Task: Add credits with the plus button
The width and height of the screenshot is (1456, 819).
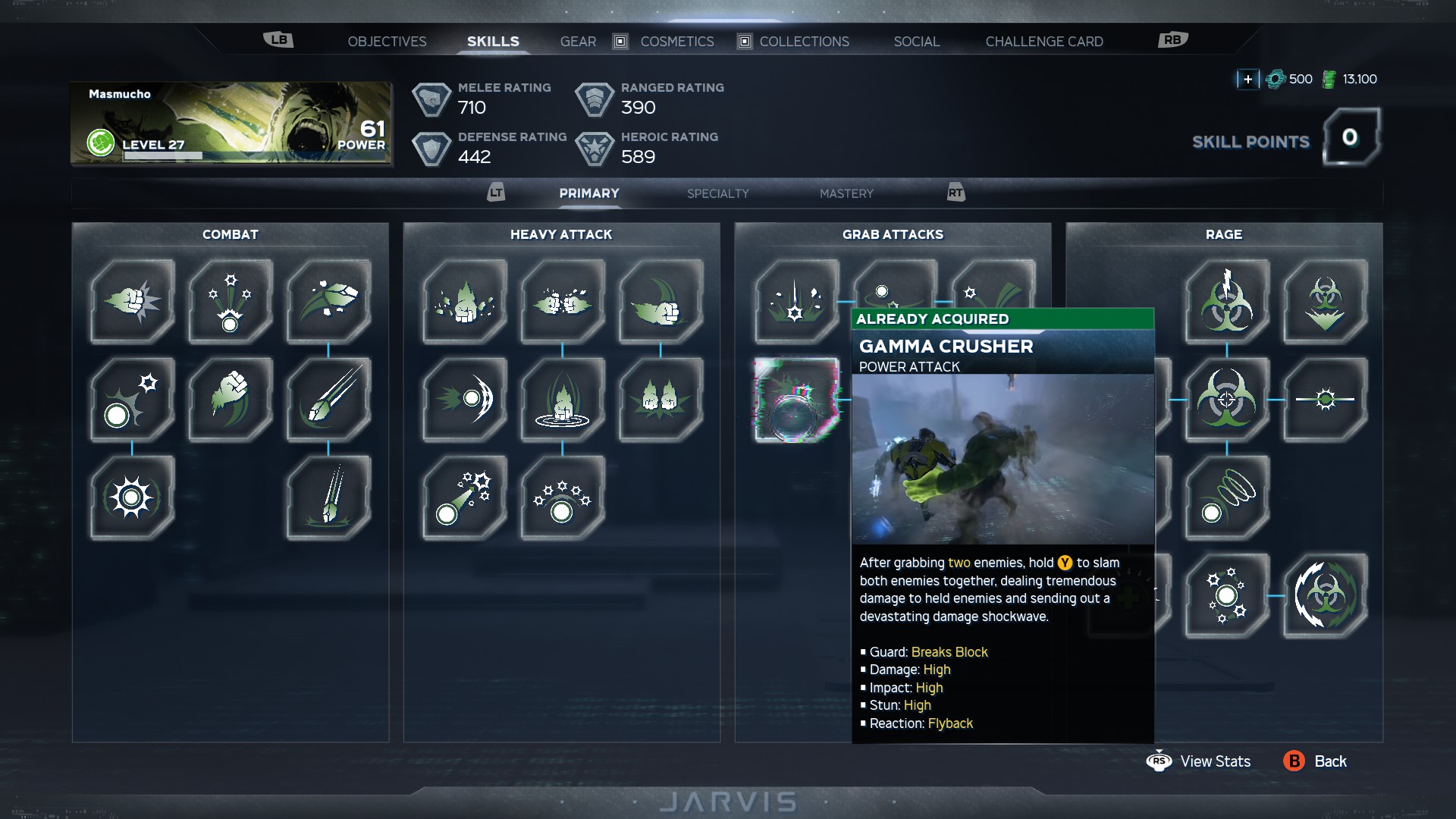Action: tap(1247, 79)
